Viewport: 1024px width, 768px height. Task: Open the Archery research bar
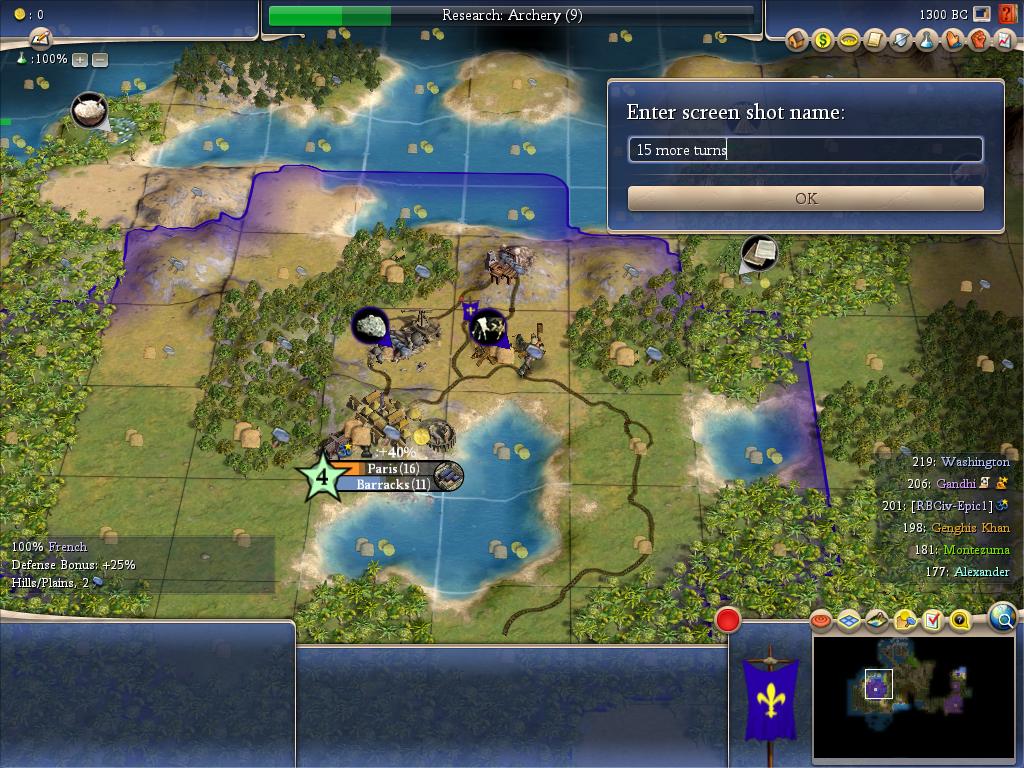pyautogui.click(x=511, y=15)
